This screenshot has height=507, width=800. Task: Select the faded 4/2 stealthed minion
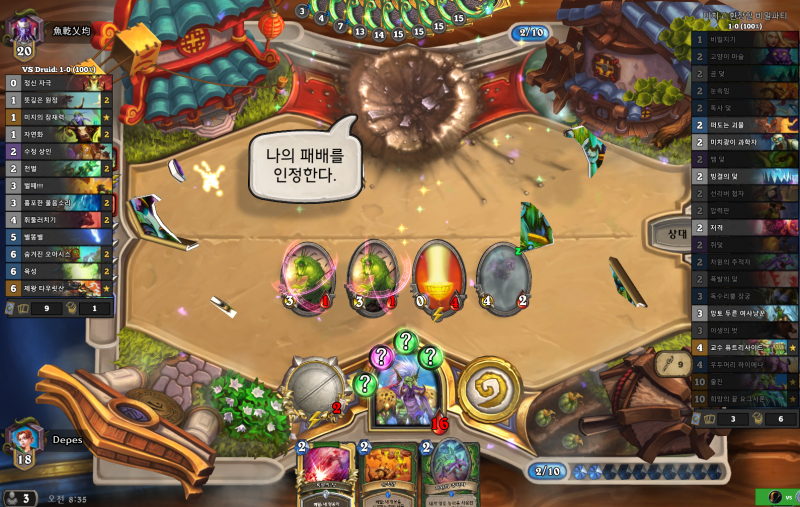[x=502, y=271]
